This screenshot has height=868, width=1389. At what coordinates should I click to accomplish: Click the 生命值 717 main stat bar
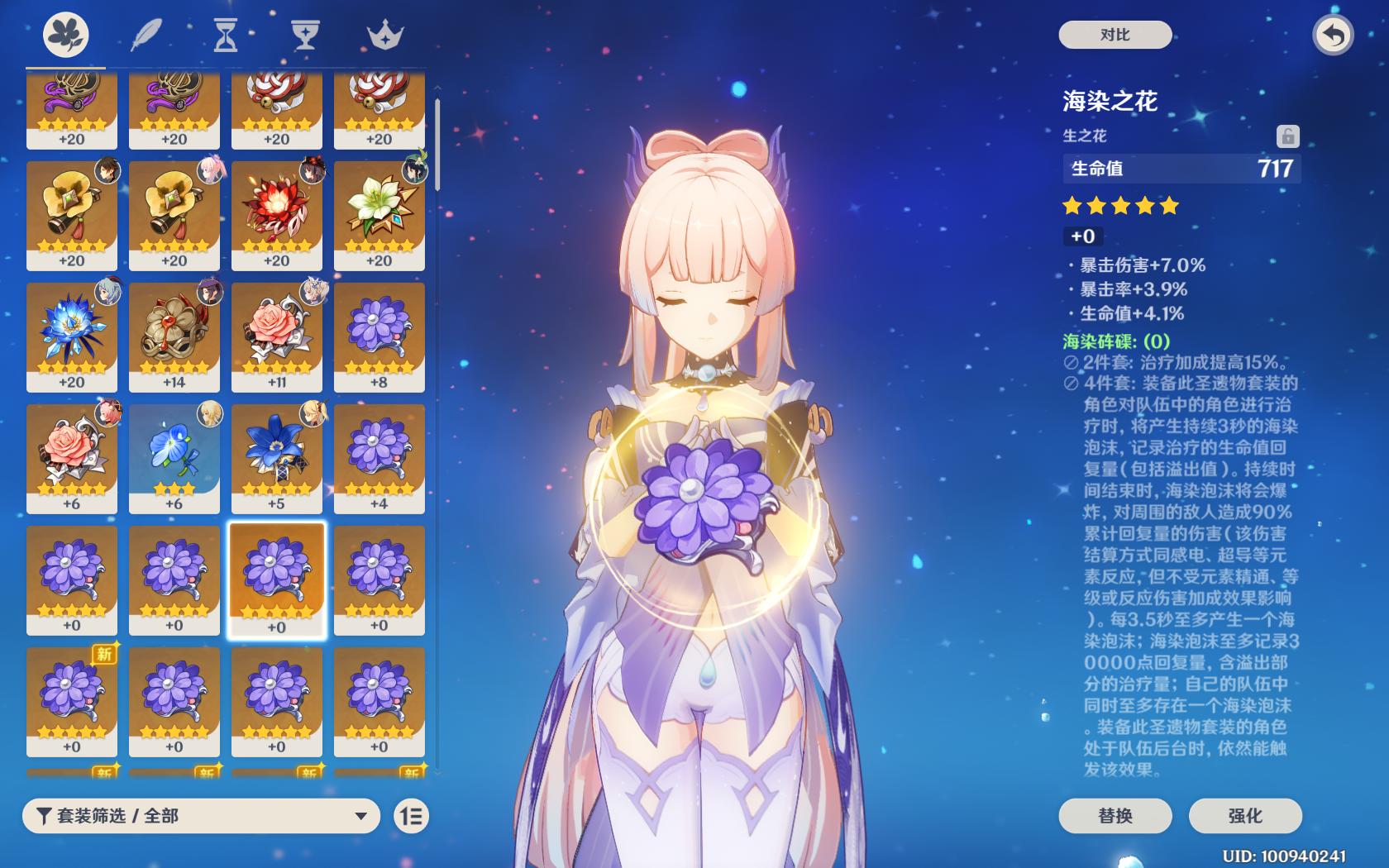[x=1181, y=167]
